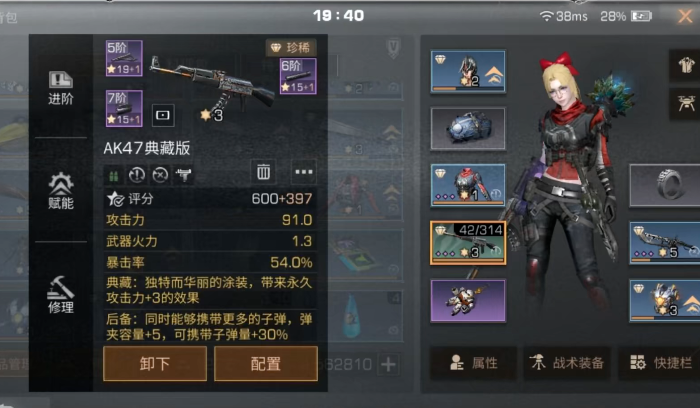
Task: Delete the weapon with the trash can icon
Action: [263, 172]
